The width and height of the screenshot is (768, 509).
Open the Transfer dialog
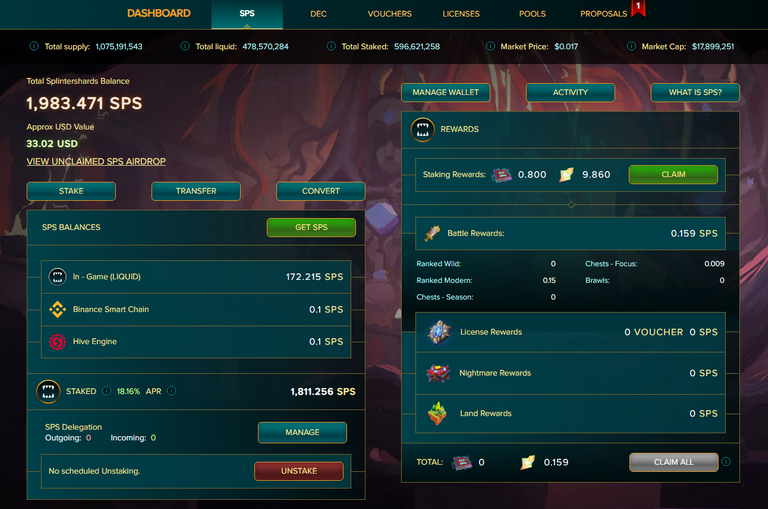click(x=196, y=191)
